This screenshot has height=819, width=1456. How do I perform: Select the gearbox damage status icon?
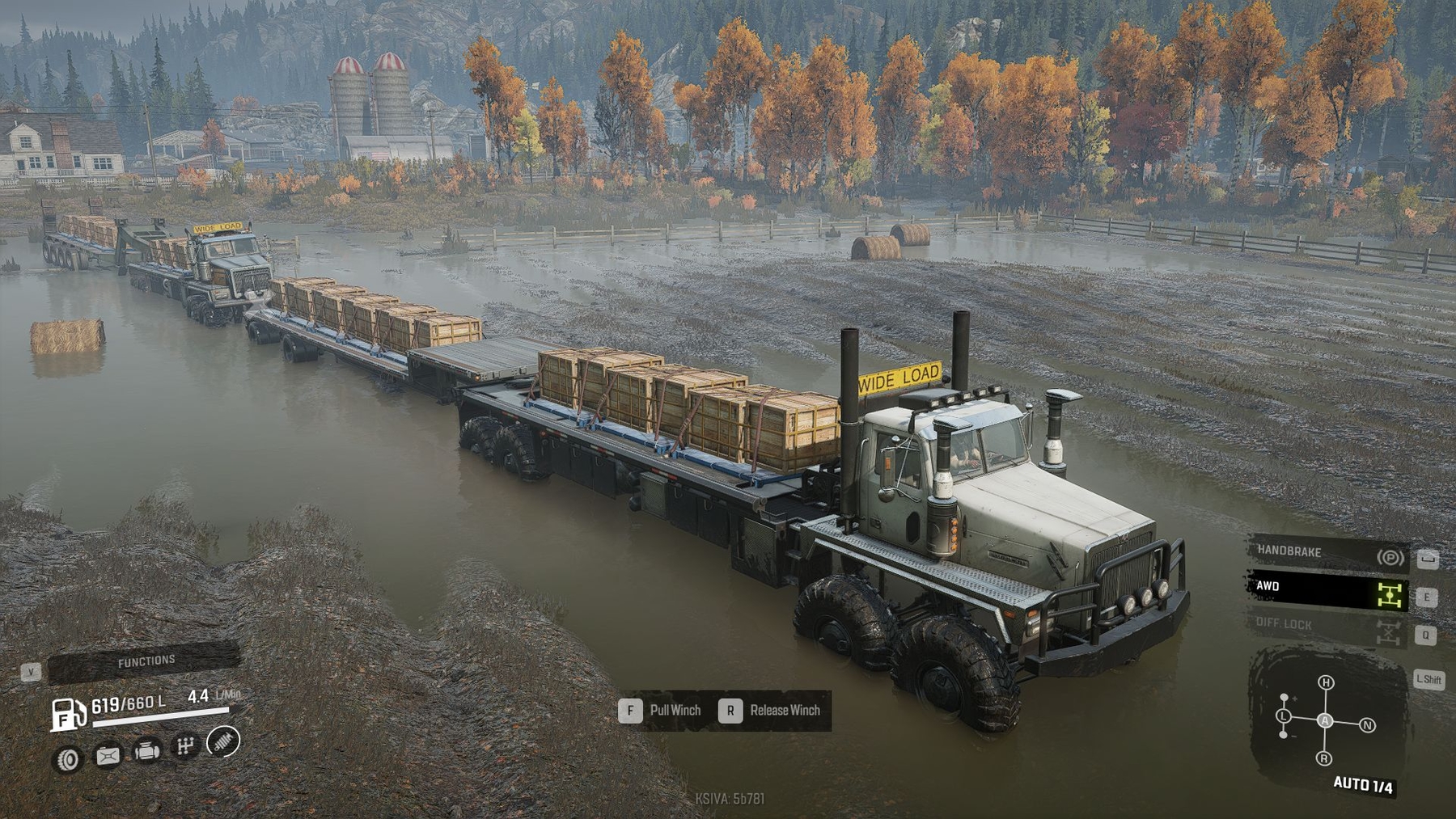tap(185, 746)
